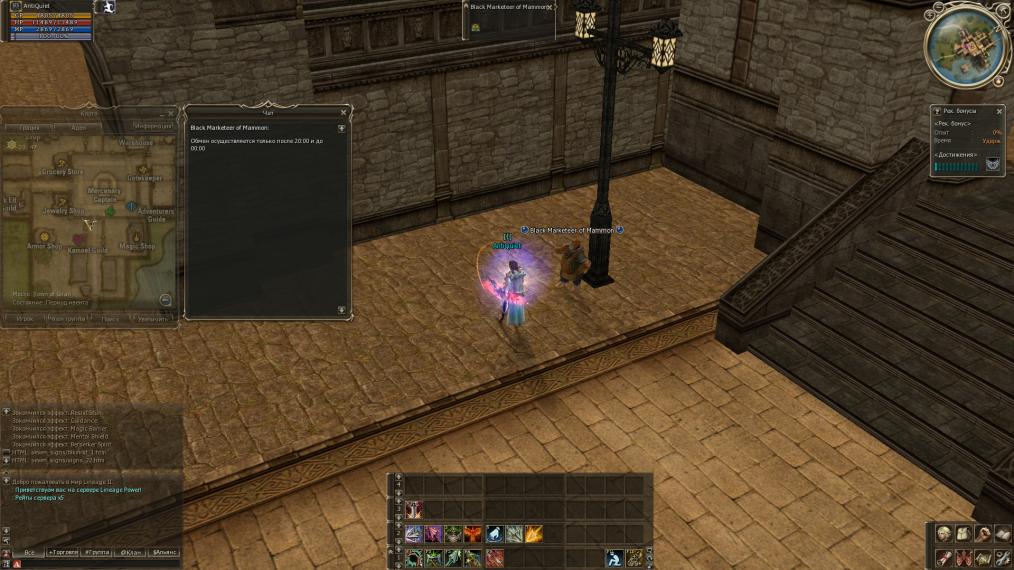The width and height of the screenshot is (1014, 570).
Task: Open the Группа chat tab
Action: 98,552
